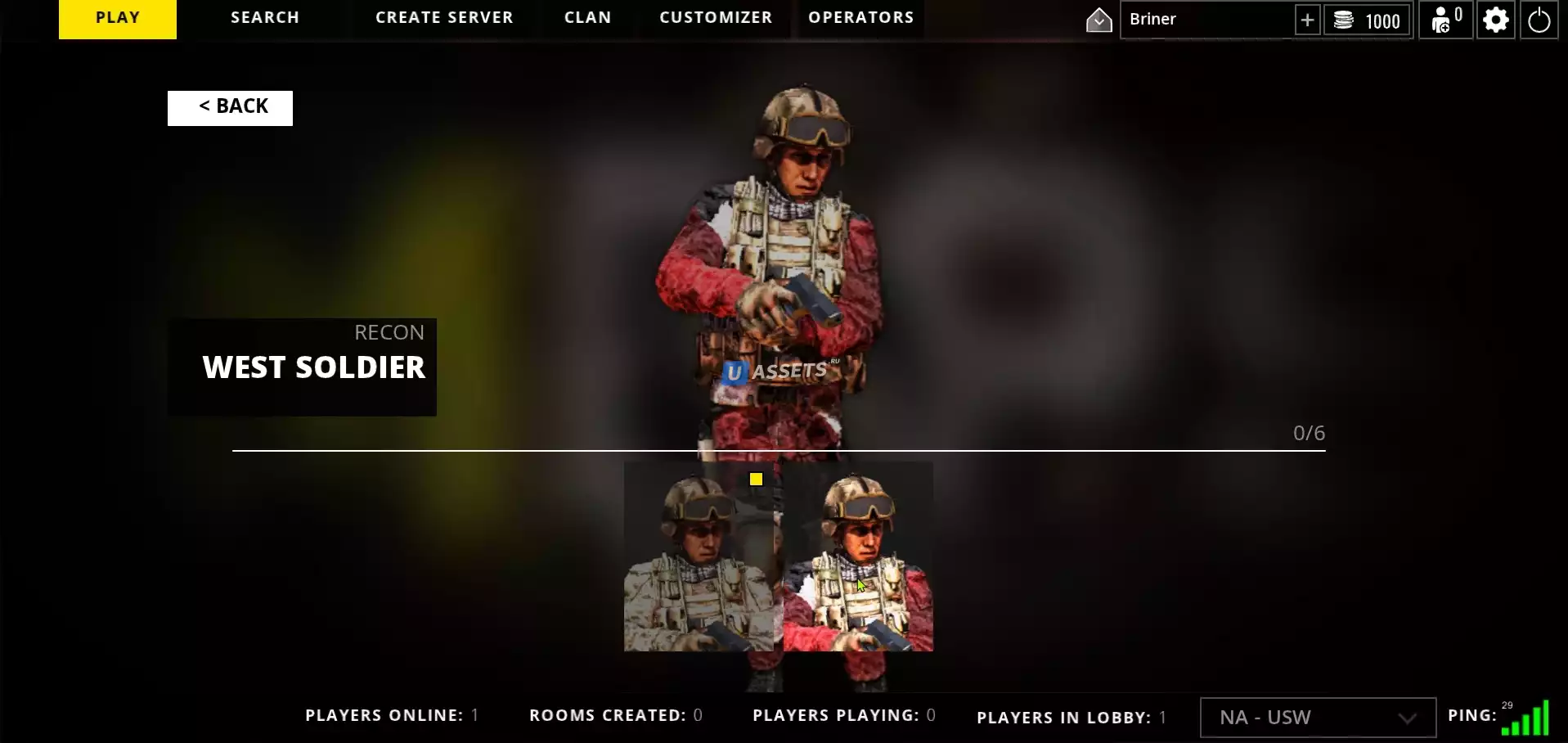This screenshot has height=743, width=1568.
Task: Open the PLAY tab
Action: [118, 18]
